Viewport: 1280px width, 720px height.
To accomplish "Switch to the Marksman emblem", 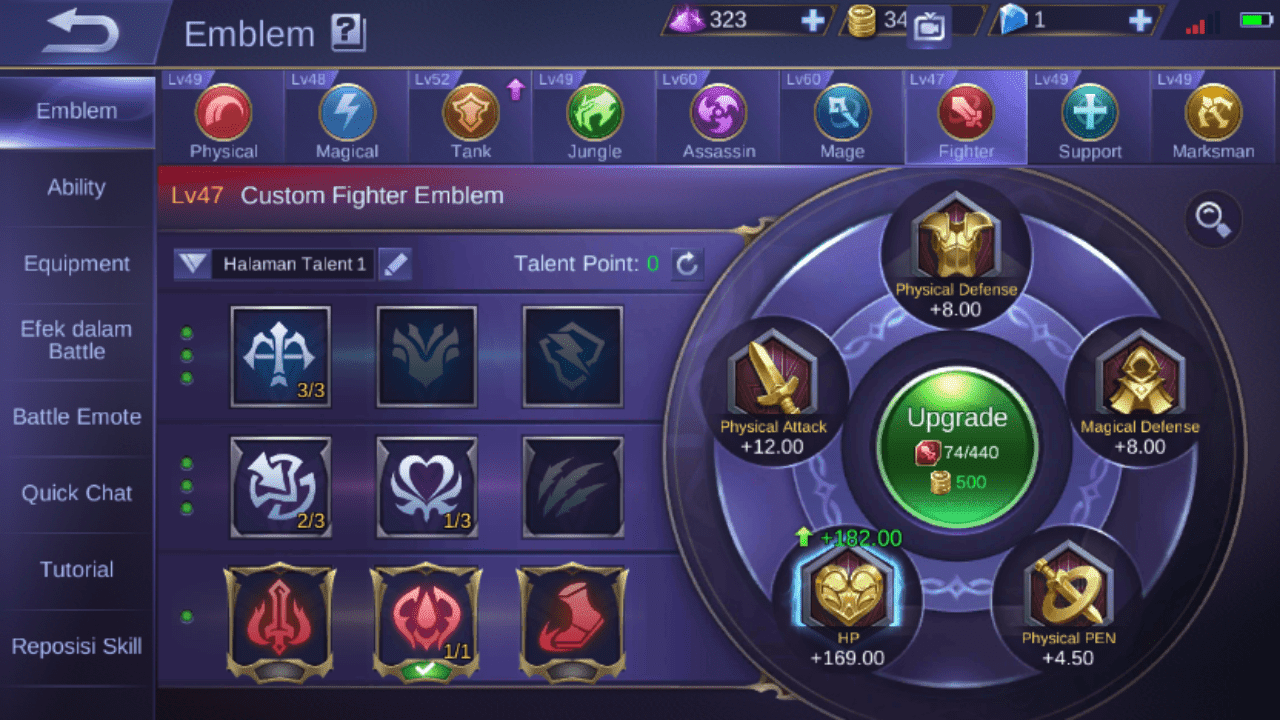I will [1213, 113].
